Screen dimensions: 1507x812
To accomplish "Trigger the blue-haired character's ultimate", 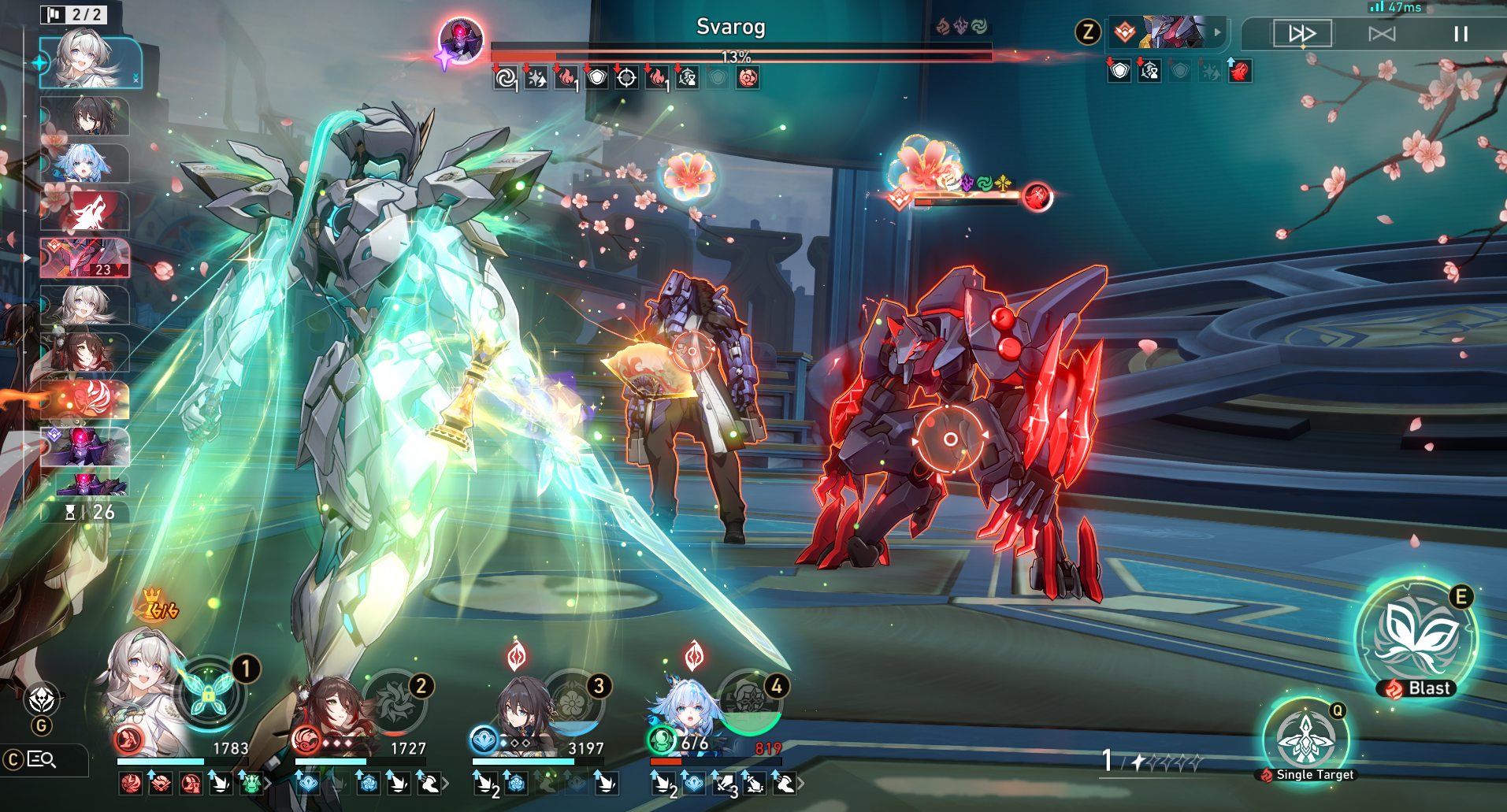I will click(749, 701).
